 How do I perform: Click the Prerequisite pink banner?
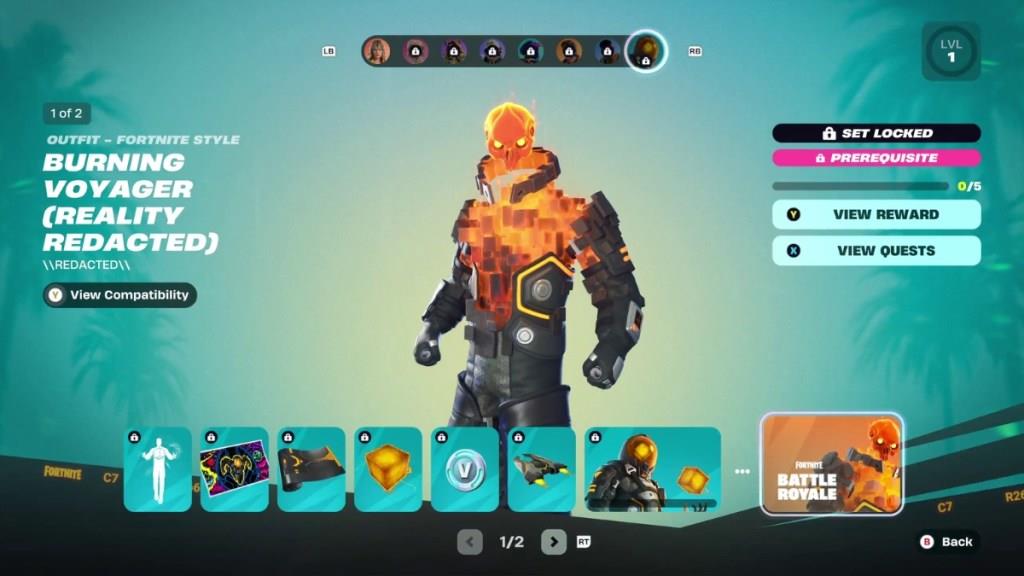tap(876, 158)
